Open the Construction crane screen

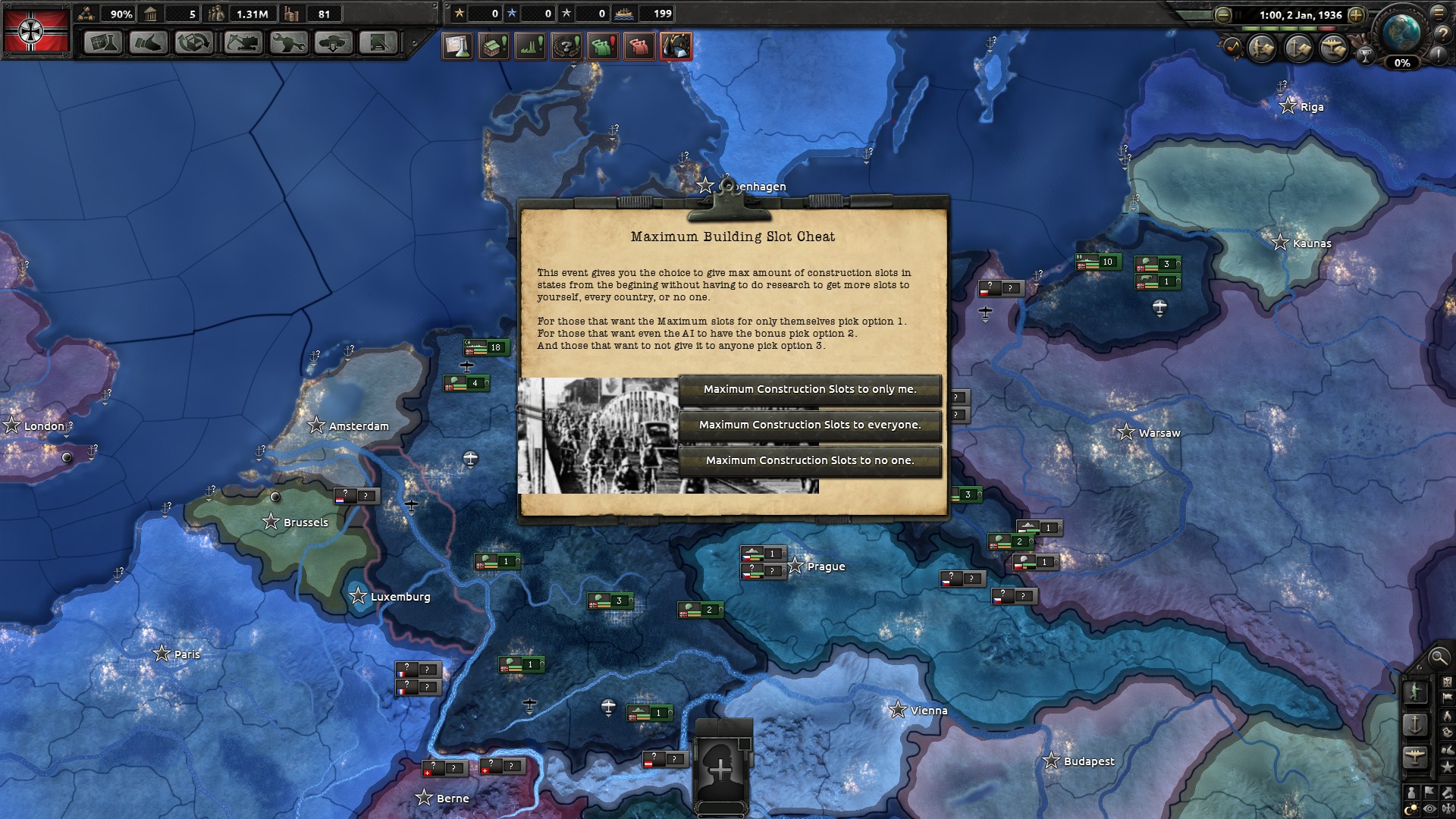pos(243,43)
